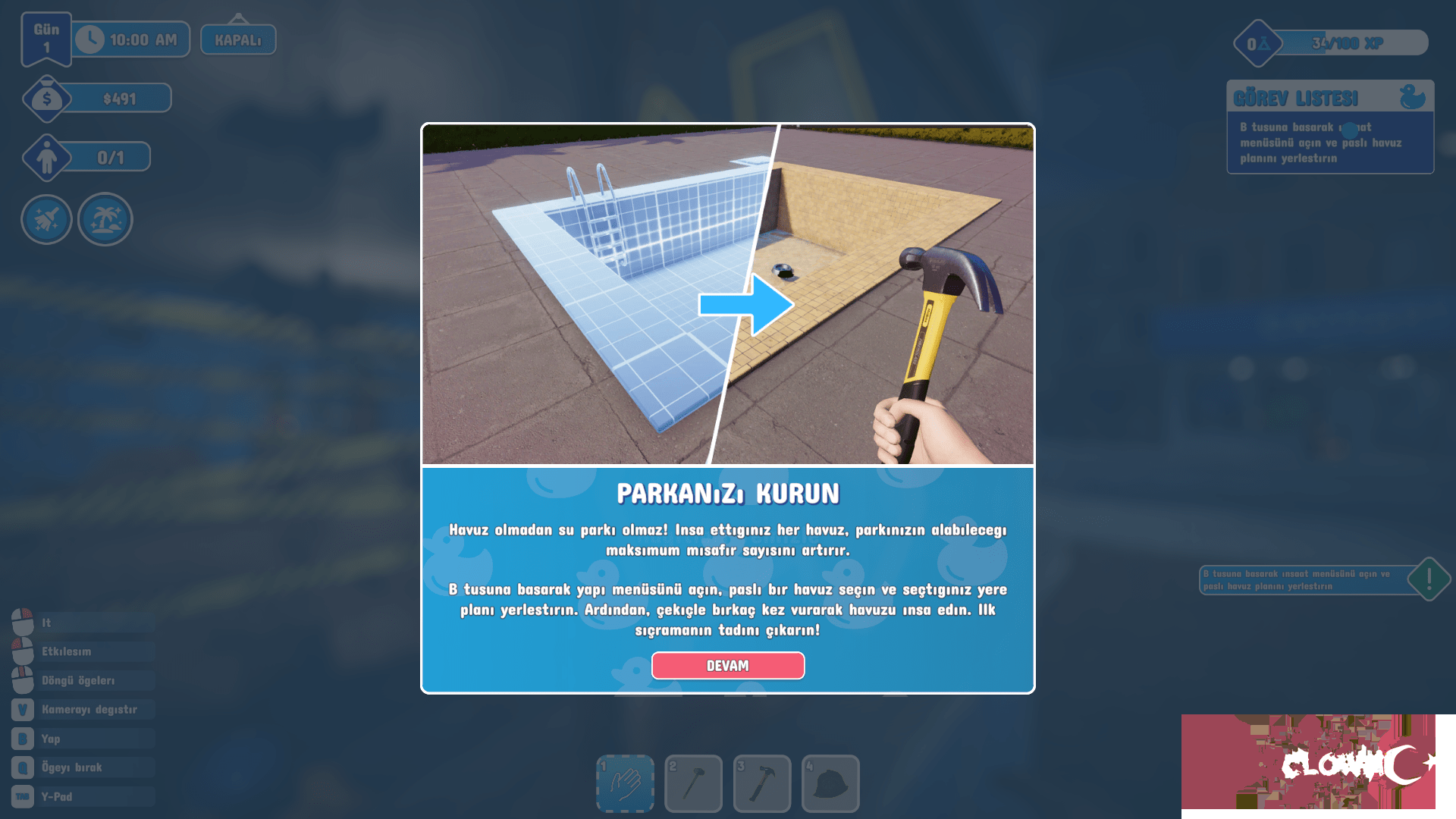This screenshot has height=819, width=1456.
Task: Click the exclamation warning toggle near the reminder
Action: [x=1429, y=579]
